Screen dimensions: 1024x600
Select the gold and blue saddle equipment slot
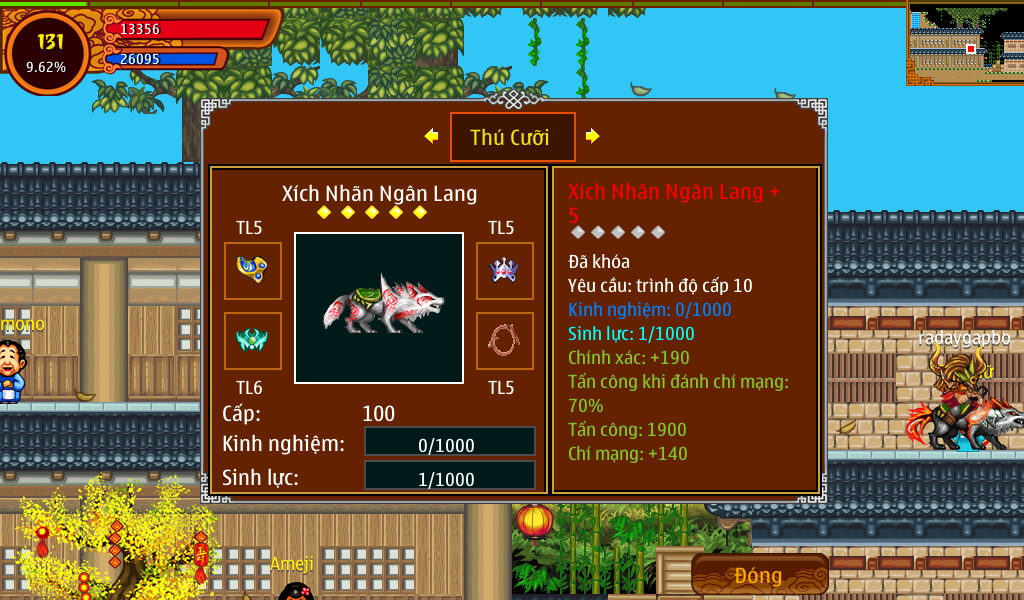tap(252, 270)
